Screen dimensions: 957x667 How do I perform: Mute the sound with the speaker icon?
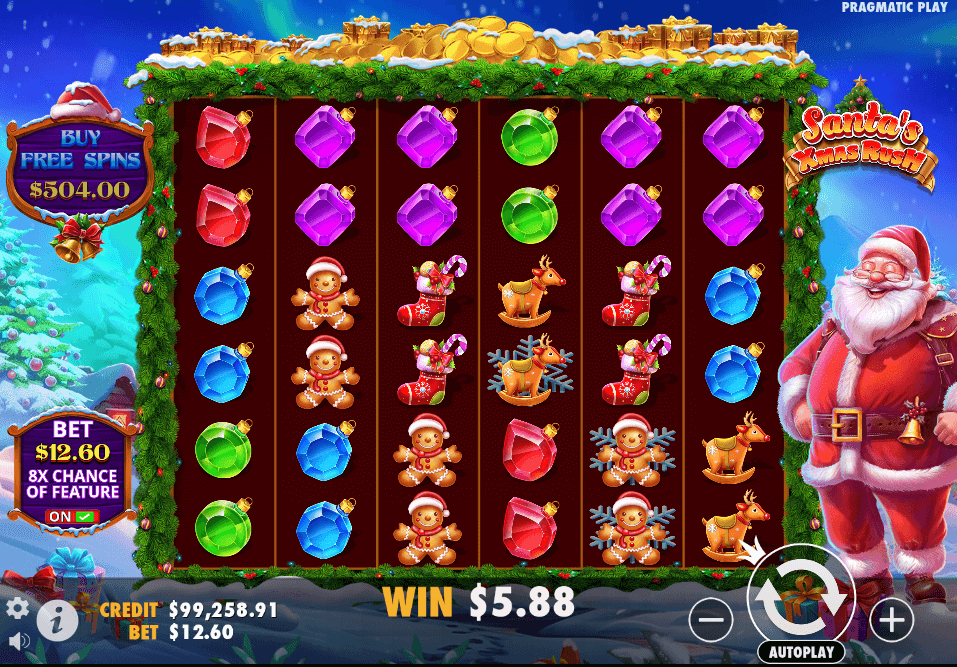[17, 640]
